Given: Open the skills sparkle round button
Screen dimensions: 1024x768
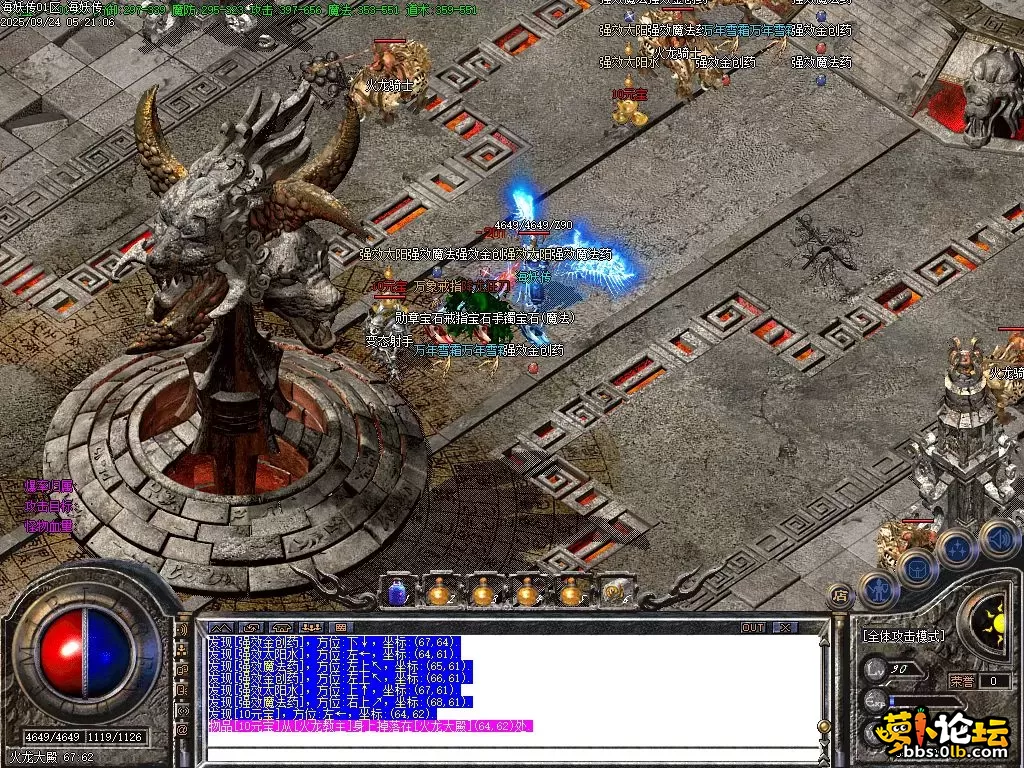Looking at the screenshot, I should pos(956,548).
